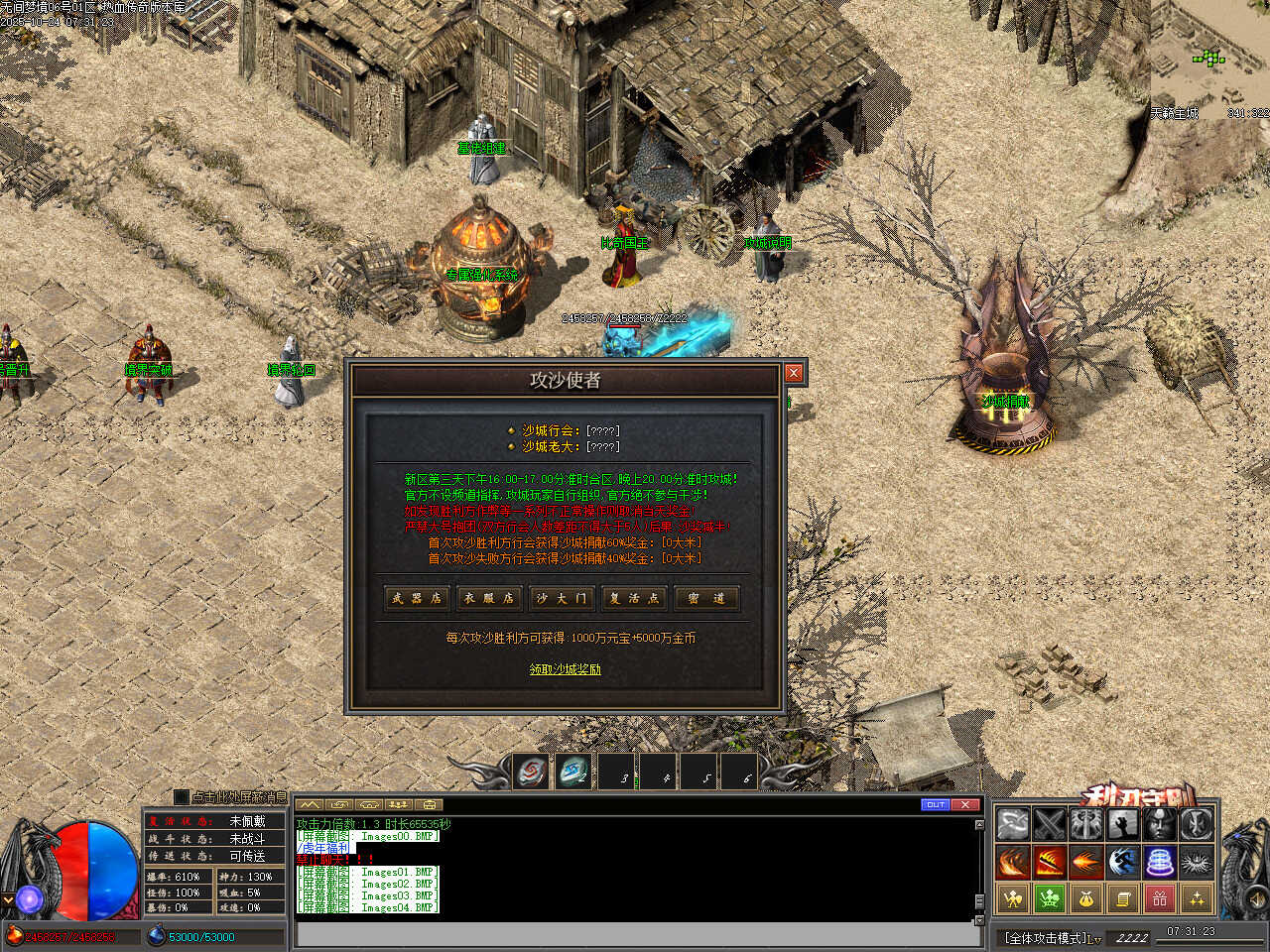The image size is (1270, 952).
Task: Click the chat text input bar
Action: pyautogui.click(x=635, y=934)
